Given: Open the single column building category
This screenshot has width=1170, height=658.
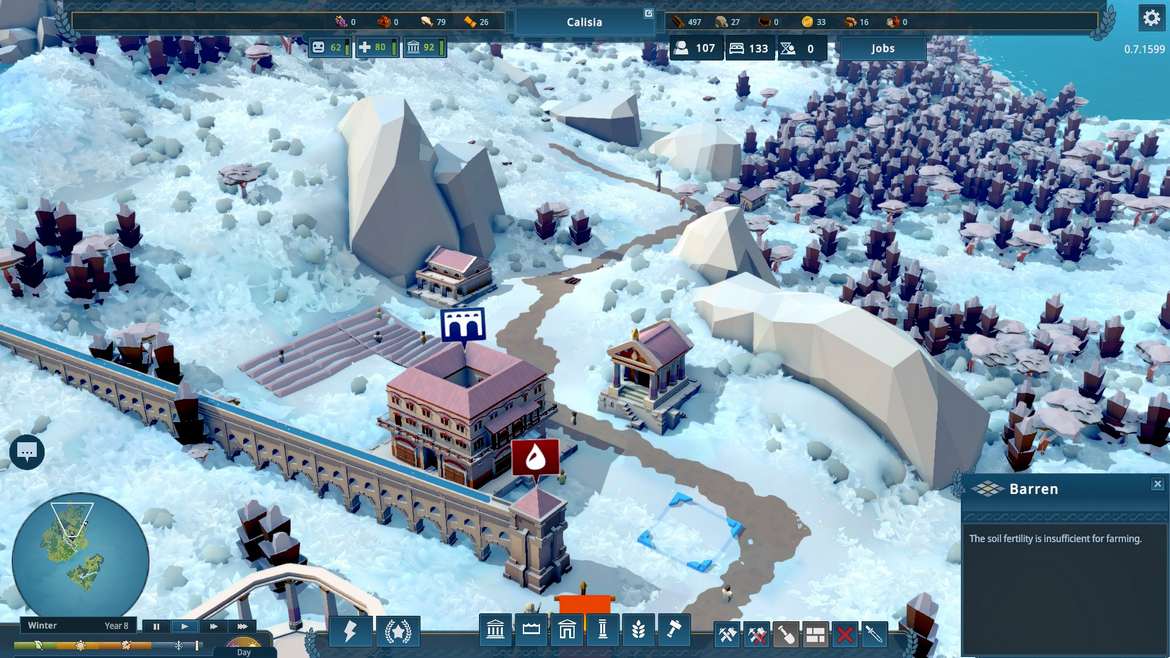Looking at the screenshot, I should pos(602,631).
